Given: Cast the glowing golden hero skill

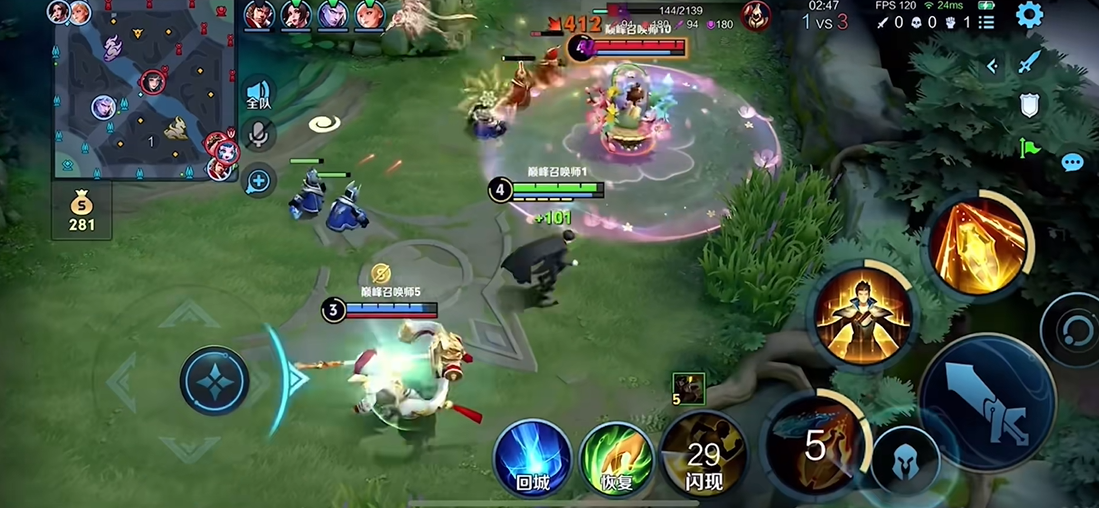Looking at the screenshot, I should (863, 316).
